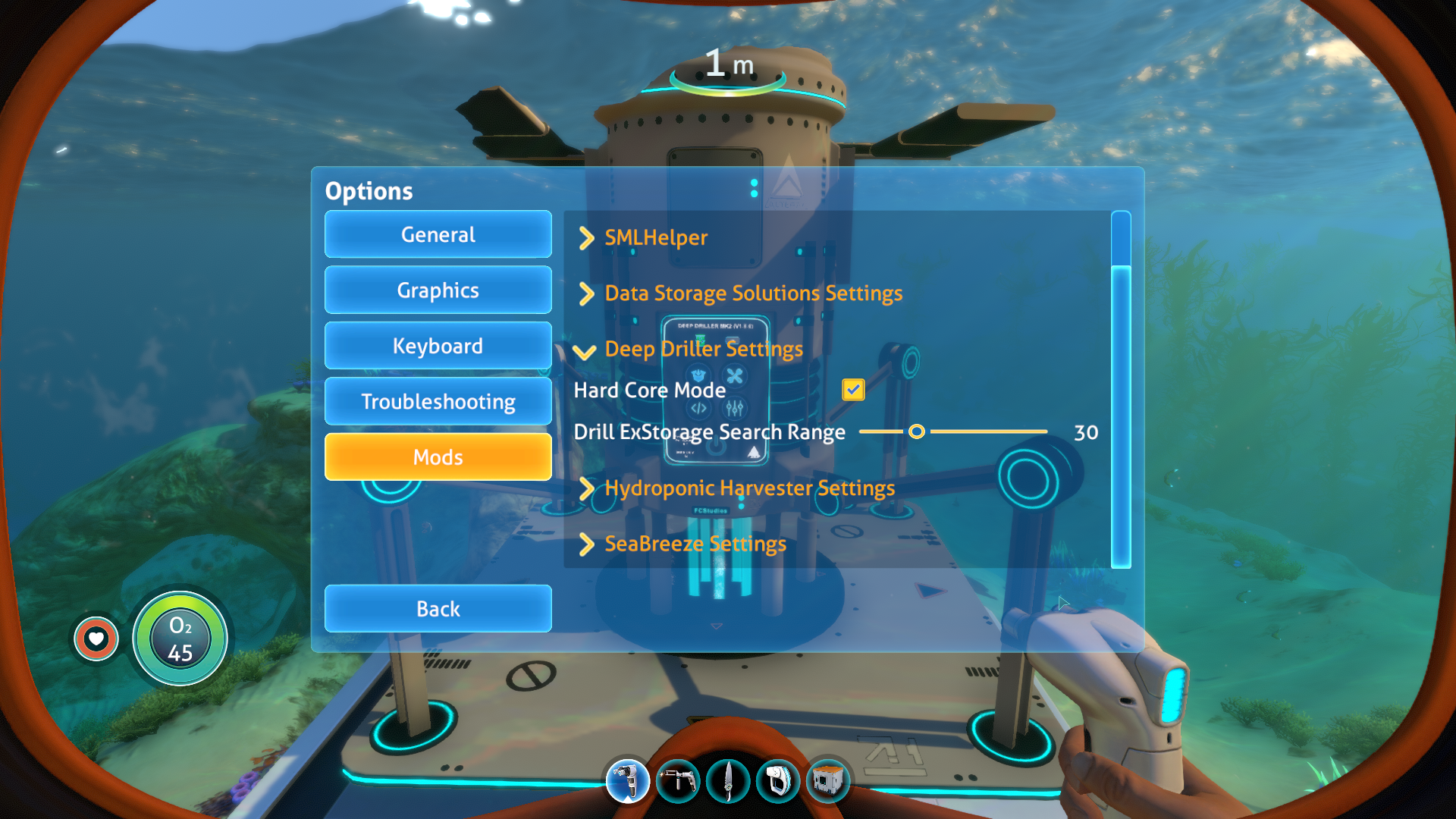The height and width of the screenshot is (819, 1456).
Task: Switch to the Graphics options tab
Action: click(438, 290)
